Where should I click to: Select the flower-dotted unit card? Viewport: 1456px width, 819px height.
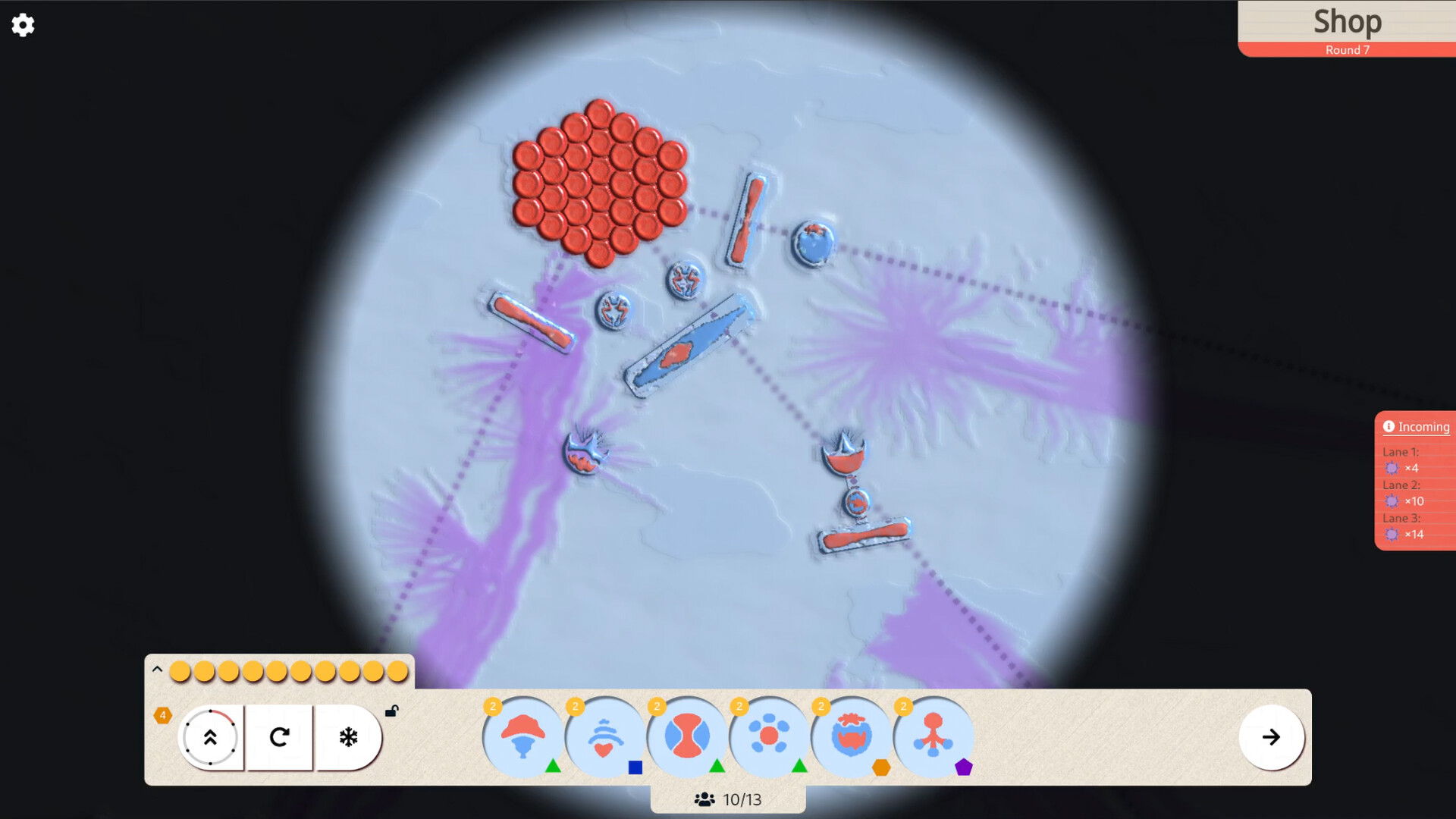(x=768, y=736)
